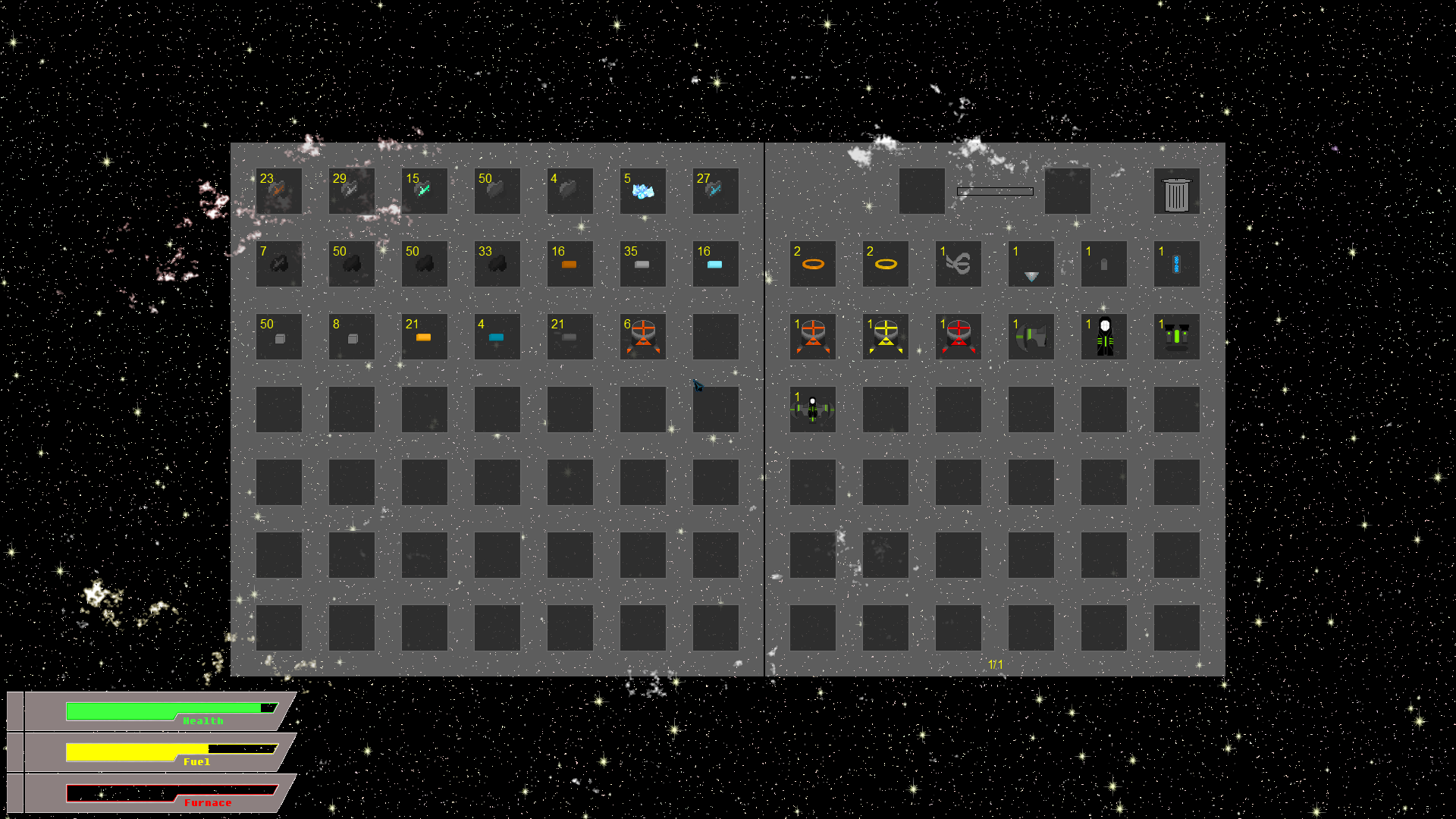Select the stack of 5 blue crystals
This screenshot has width=1456, height=819.
tap(642, 190)
